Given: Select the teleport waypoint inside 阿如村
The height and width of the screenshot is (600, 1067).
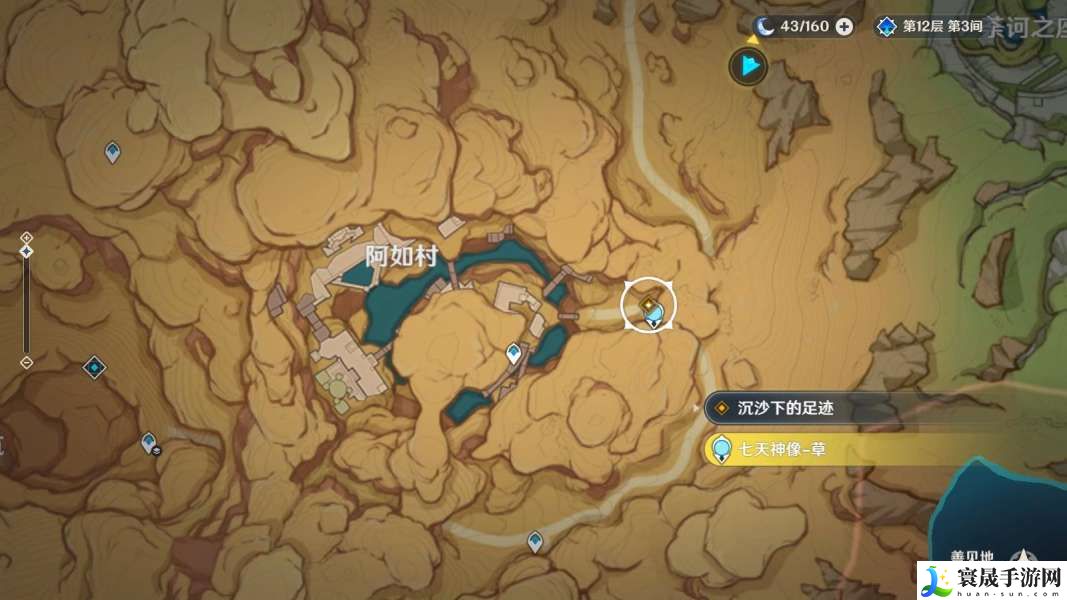Looking at the screenshot, I should (x=514, y=352).
